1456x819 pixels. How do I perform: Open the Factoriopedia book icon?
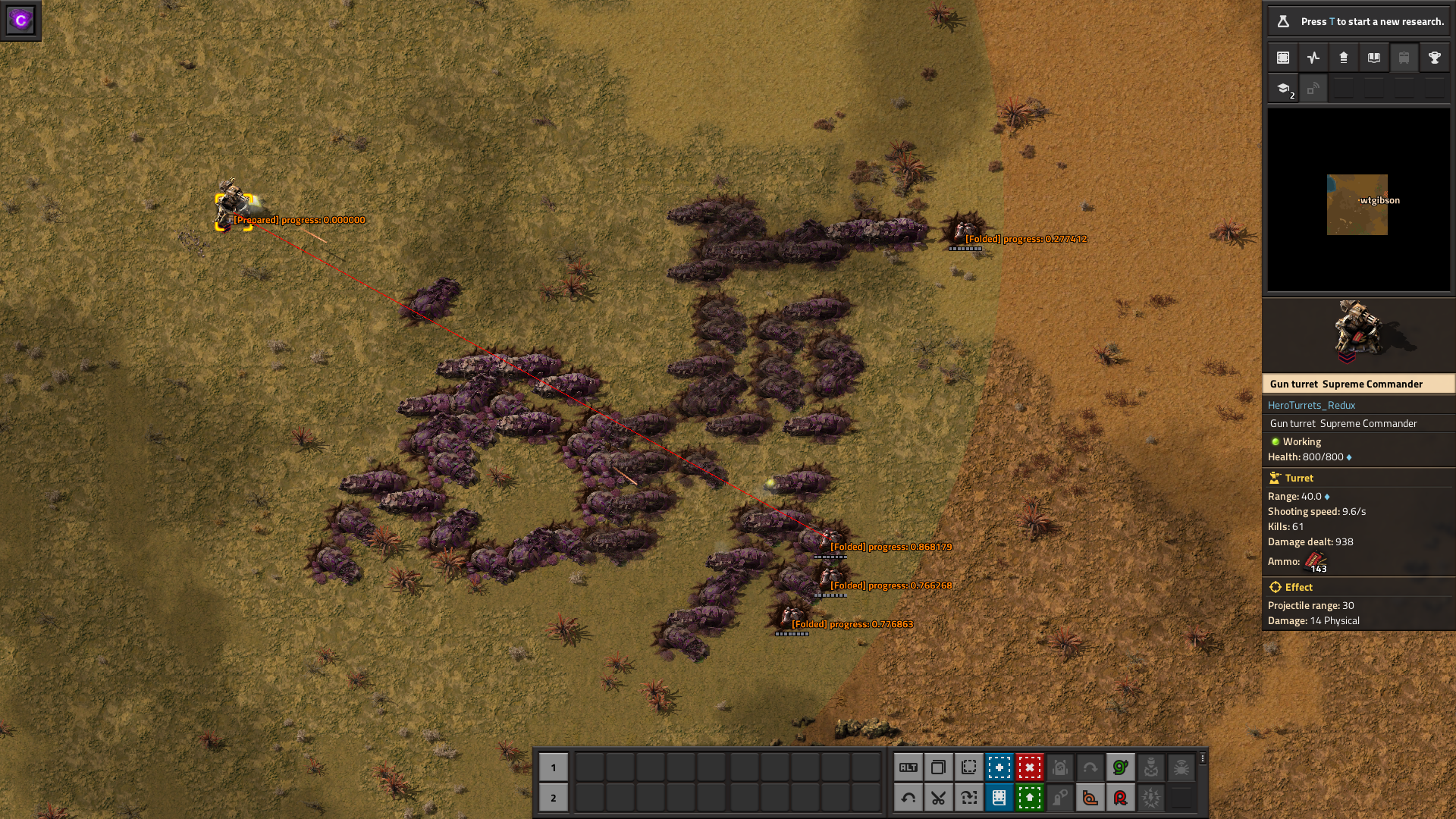[1373, 57]
